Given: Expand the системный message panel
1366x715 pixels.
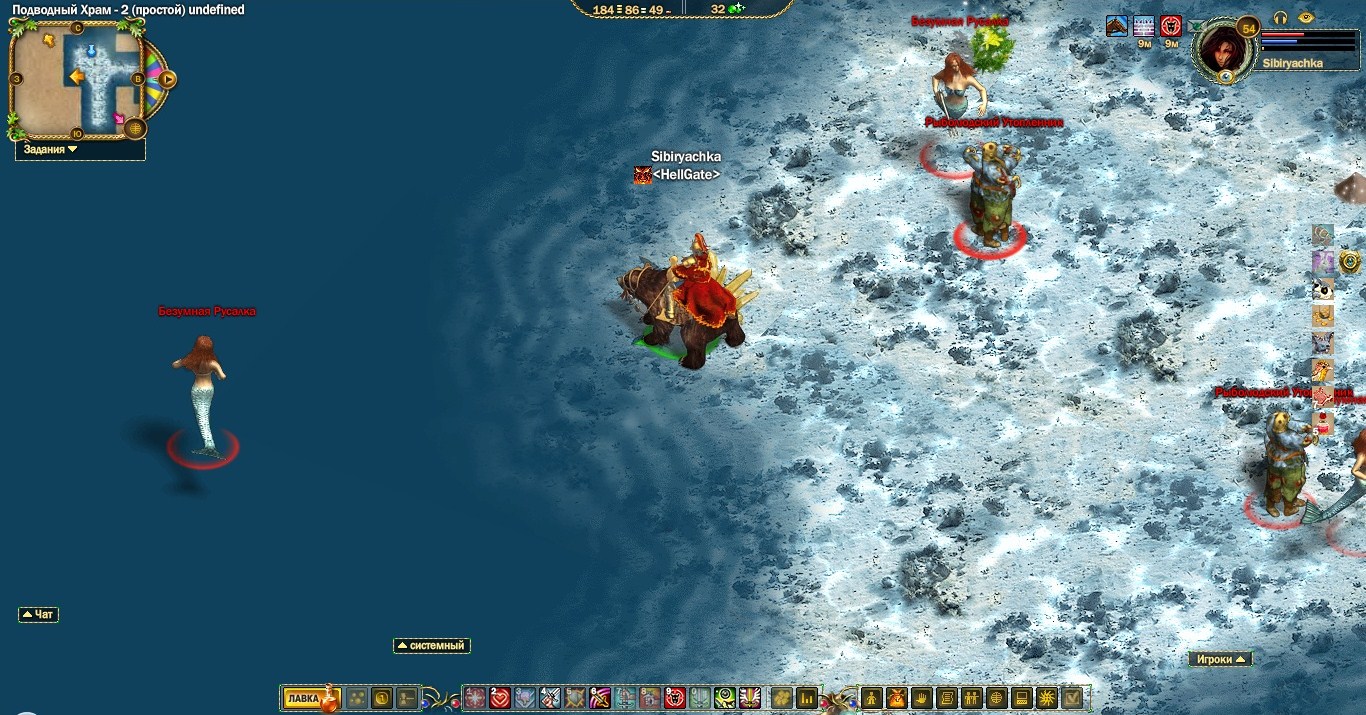Looking at the screenshot, I should pos(432,646).
